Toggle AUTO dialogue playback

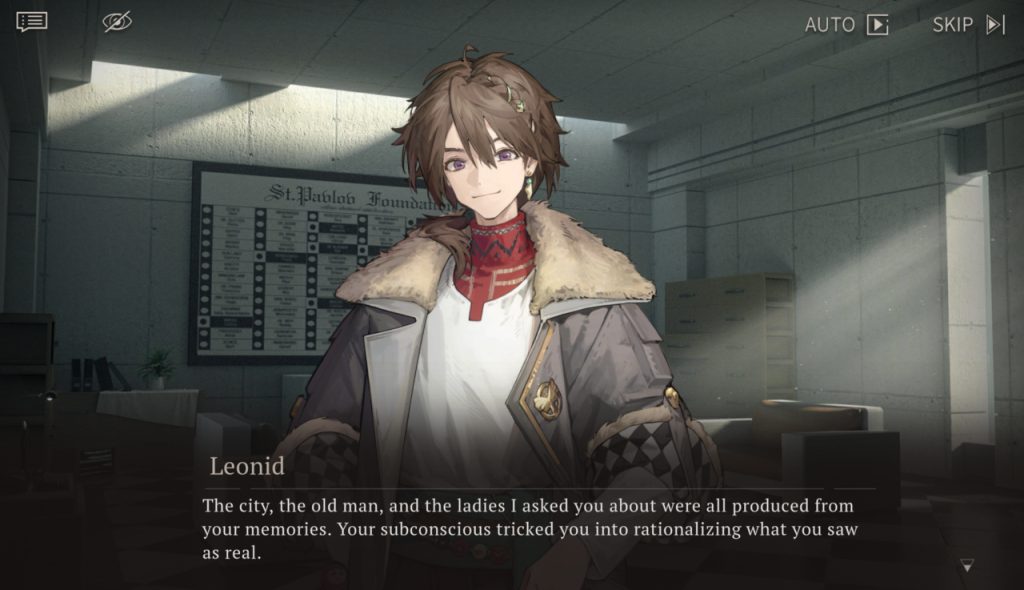click(847, 25)
